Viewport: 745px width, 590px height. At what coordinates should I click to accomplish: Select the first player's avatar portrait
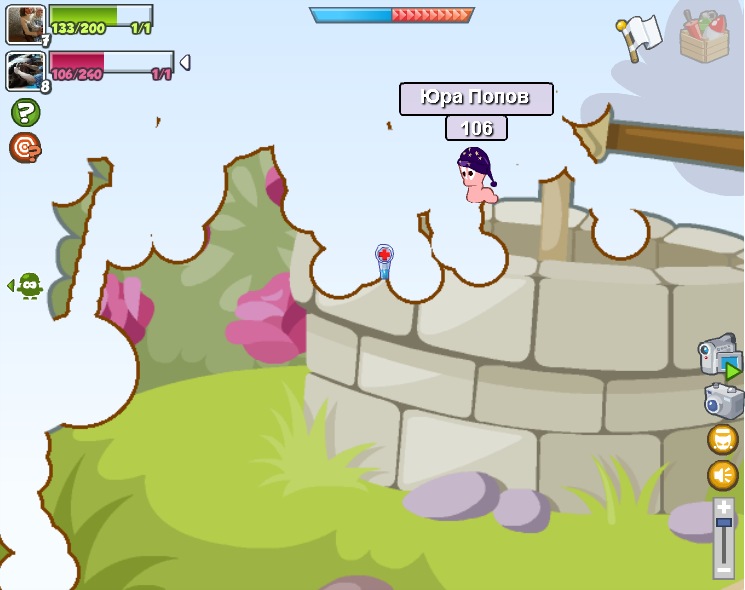click(x=25, y=25)
